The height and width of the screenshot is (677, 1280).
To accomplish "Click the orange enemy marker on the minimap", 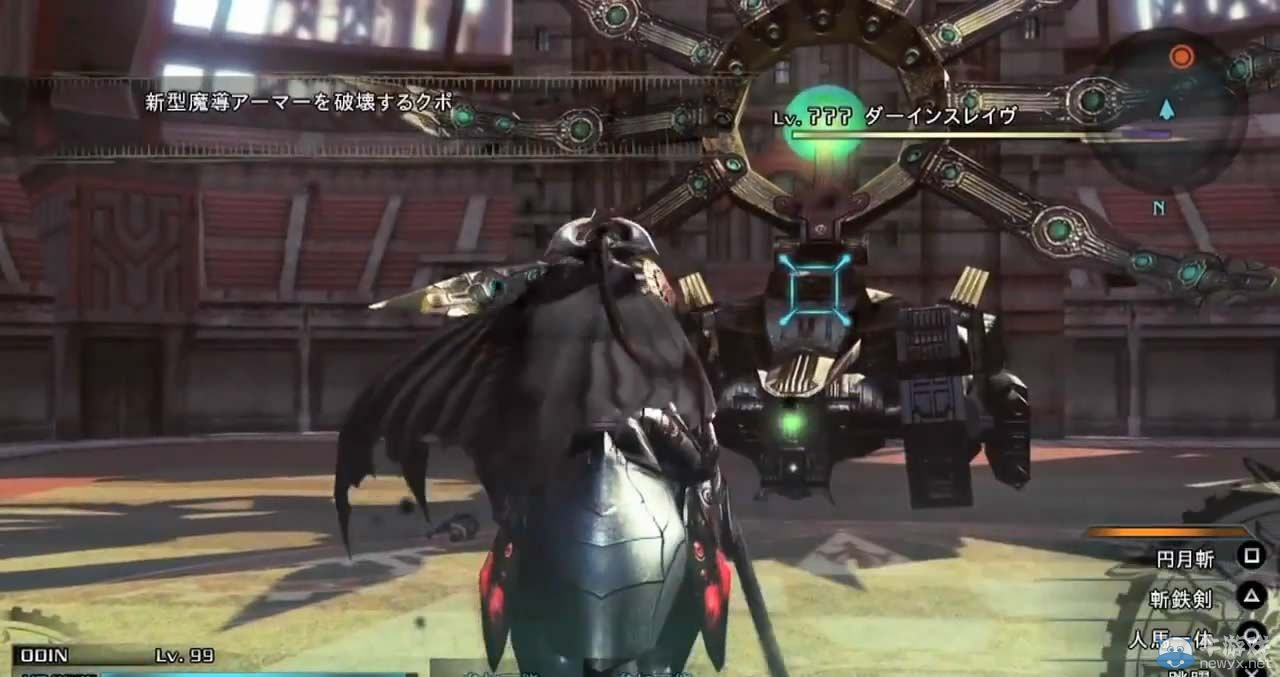I will [1182, 57].
